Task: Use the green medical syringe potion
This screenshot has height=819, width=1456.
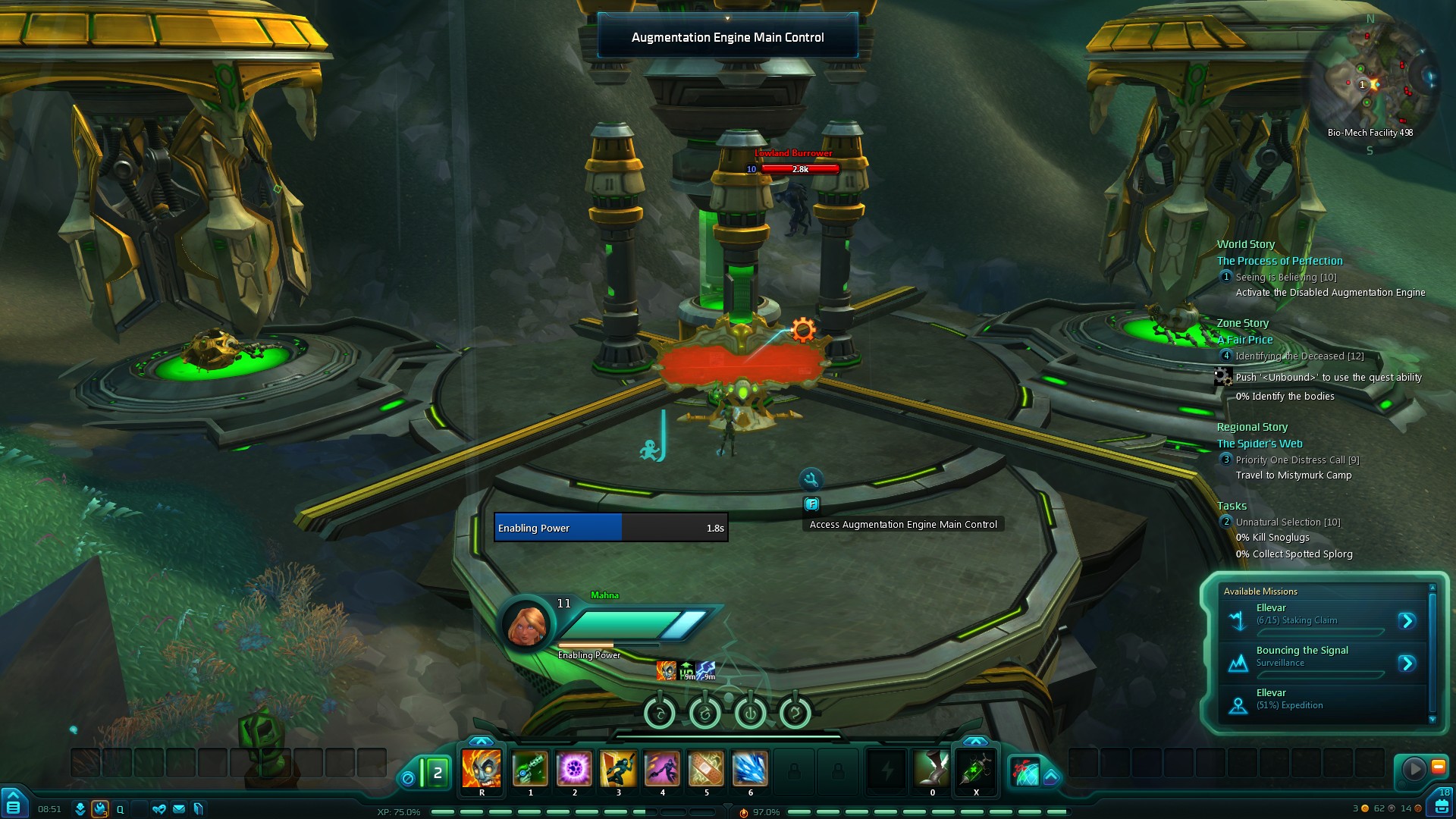Action: (x=976, y=770)
